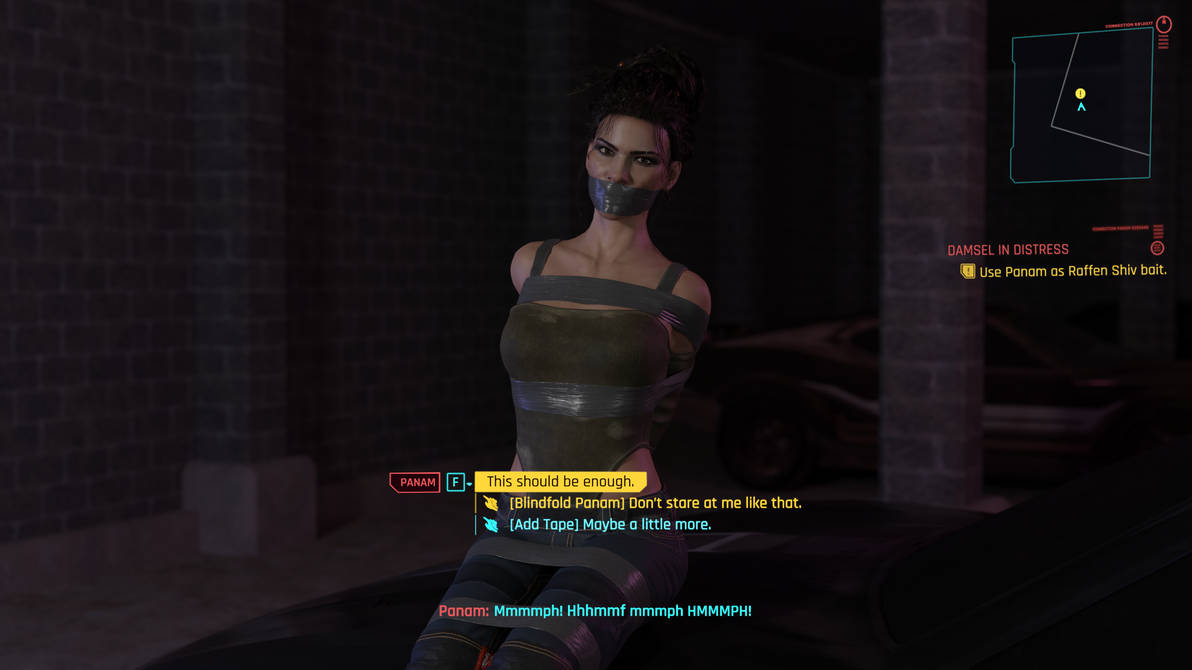Select the Damsel in Distress quest title

click(1007, 250)
